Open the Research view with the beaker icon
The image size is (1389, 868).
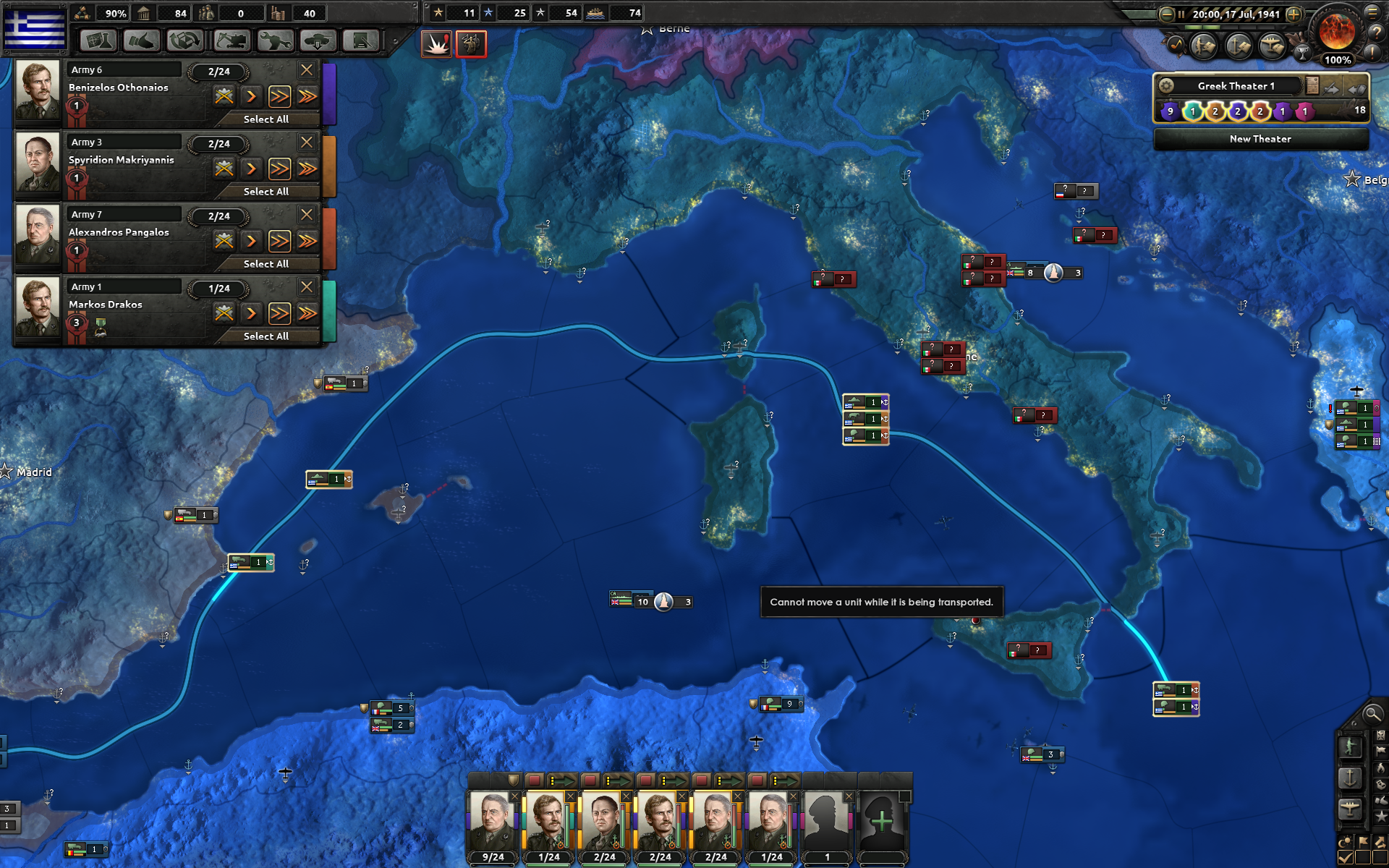point(97,41)
